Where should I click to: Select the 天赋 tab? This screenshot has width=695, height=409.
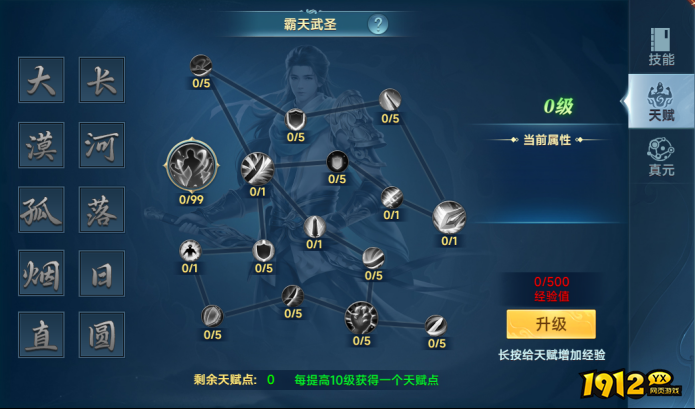(x=659, y=103)
